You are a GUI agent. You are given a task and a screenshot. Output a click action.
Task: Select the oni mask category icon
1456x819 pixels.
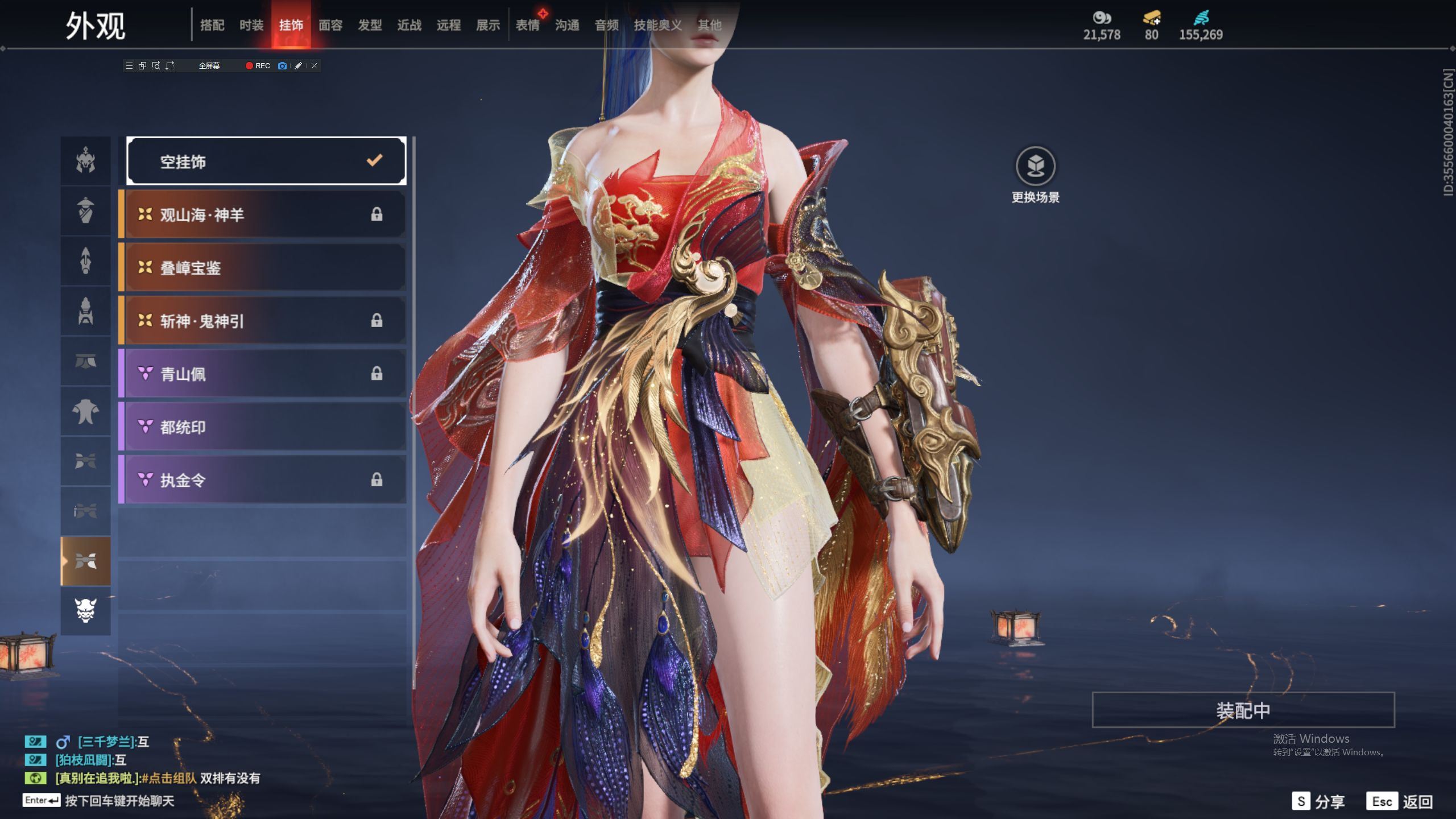tap(86, 611)
